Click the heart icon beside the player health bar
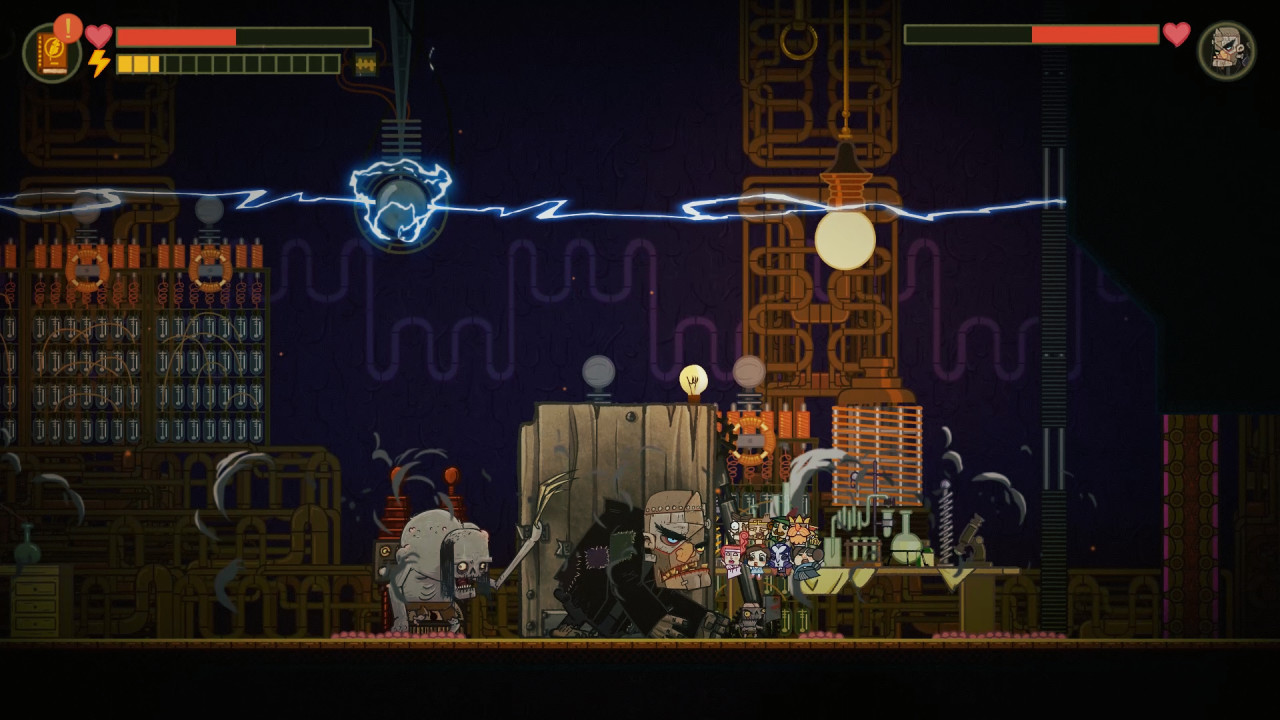The width and height of the screenshot is (1280, 720). 97,33
